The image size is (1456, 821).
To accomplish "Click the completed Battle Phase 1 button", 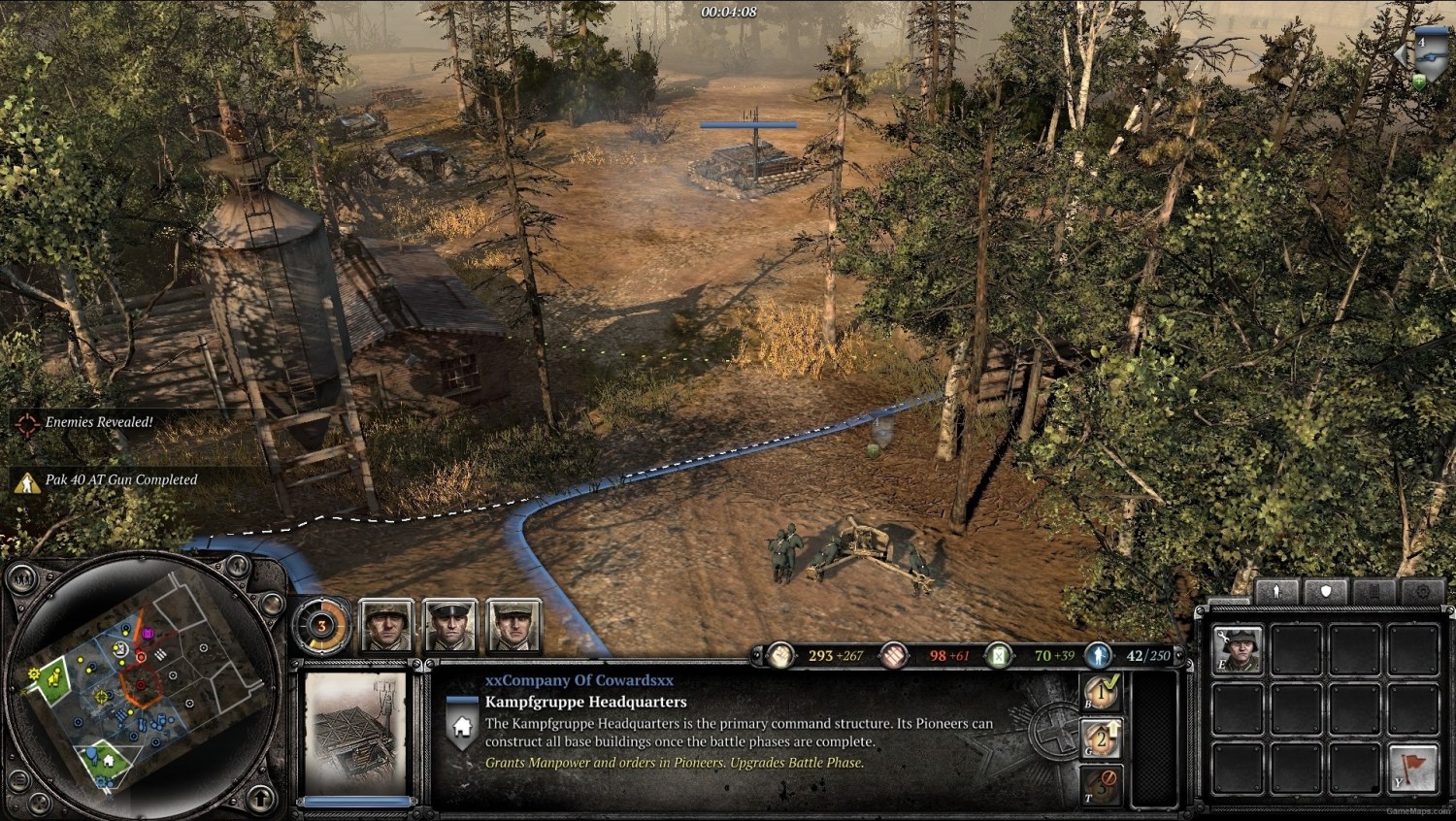I will [x=1102, y=692].
